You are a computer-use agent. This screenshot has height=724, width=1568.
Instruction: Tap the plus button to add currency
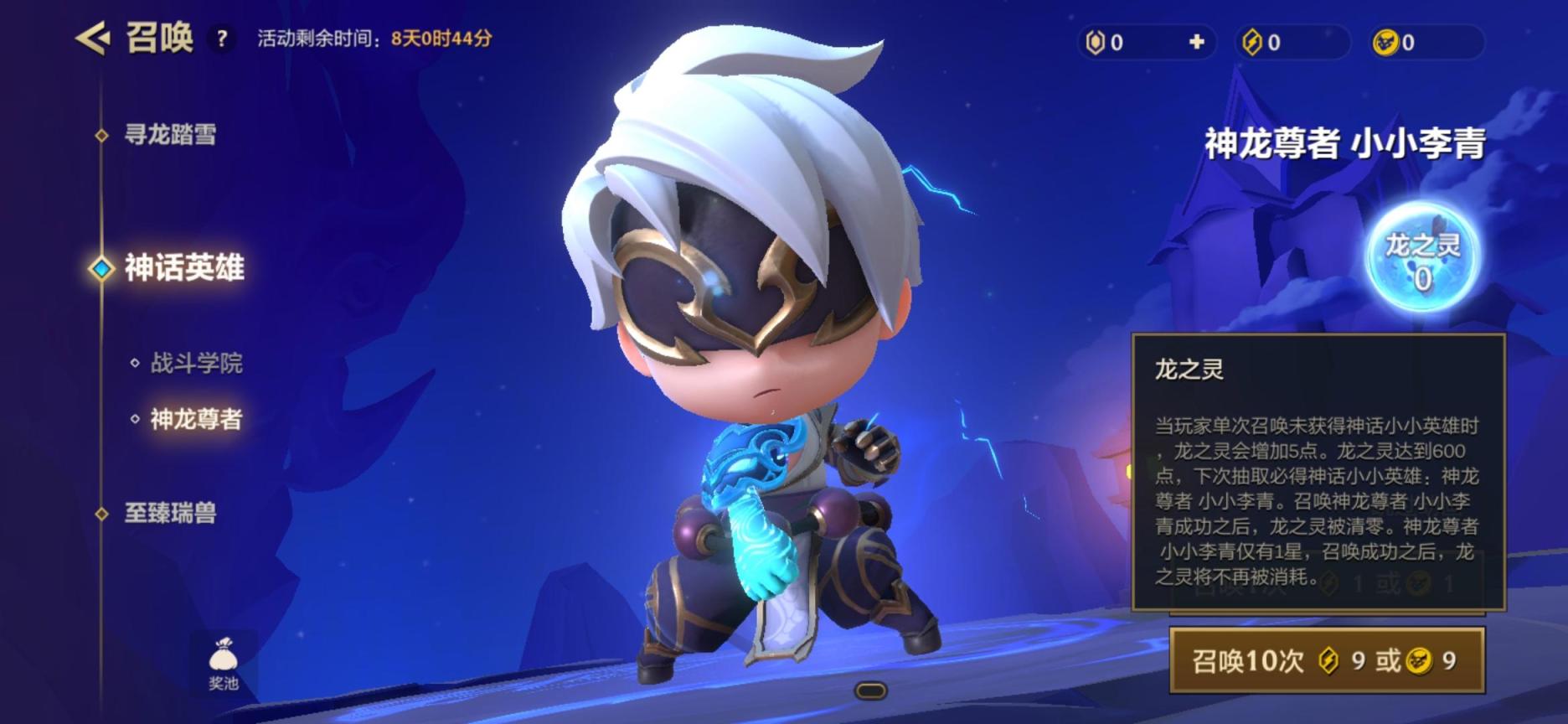click(1196, 42)
